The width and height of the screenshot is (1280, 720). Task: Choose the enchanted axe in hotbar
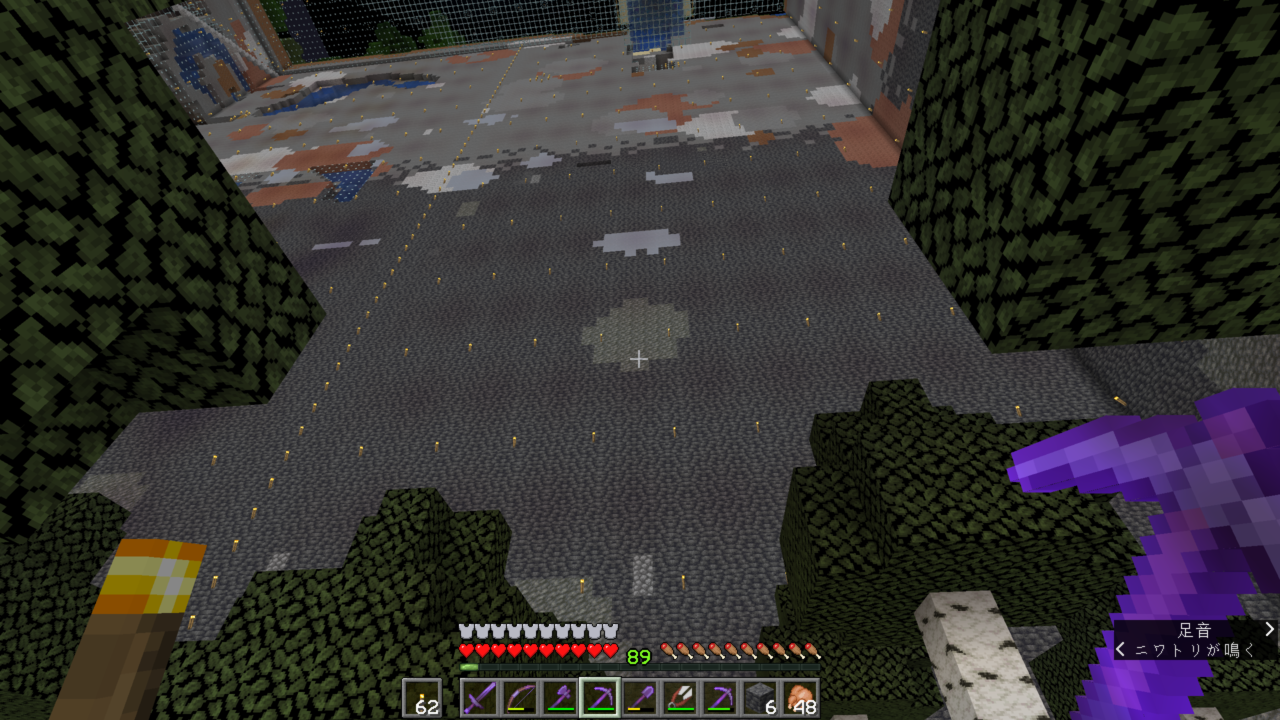[559, 697]
